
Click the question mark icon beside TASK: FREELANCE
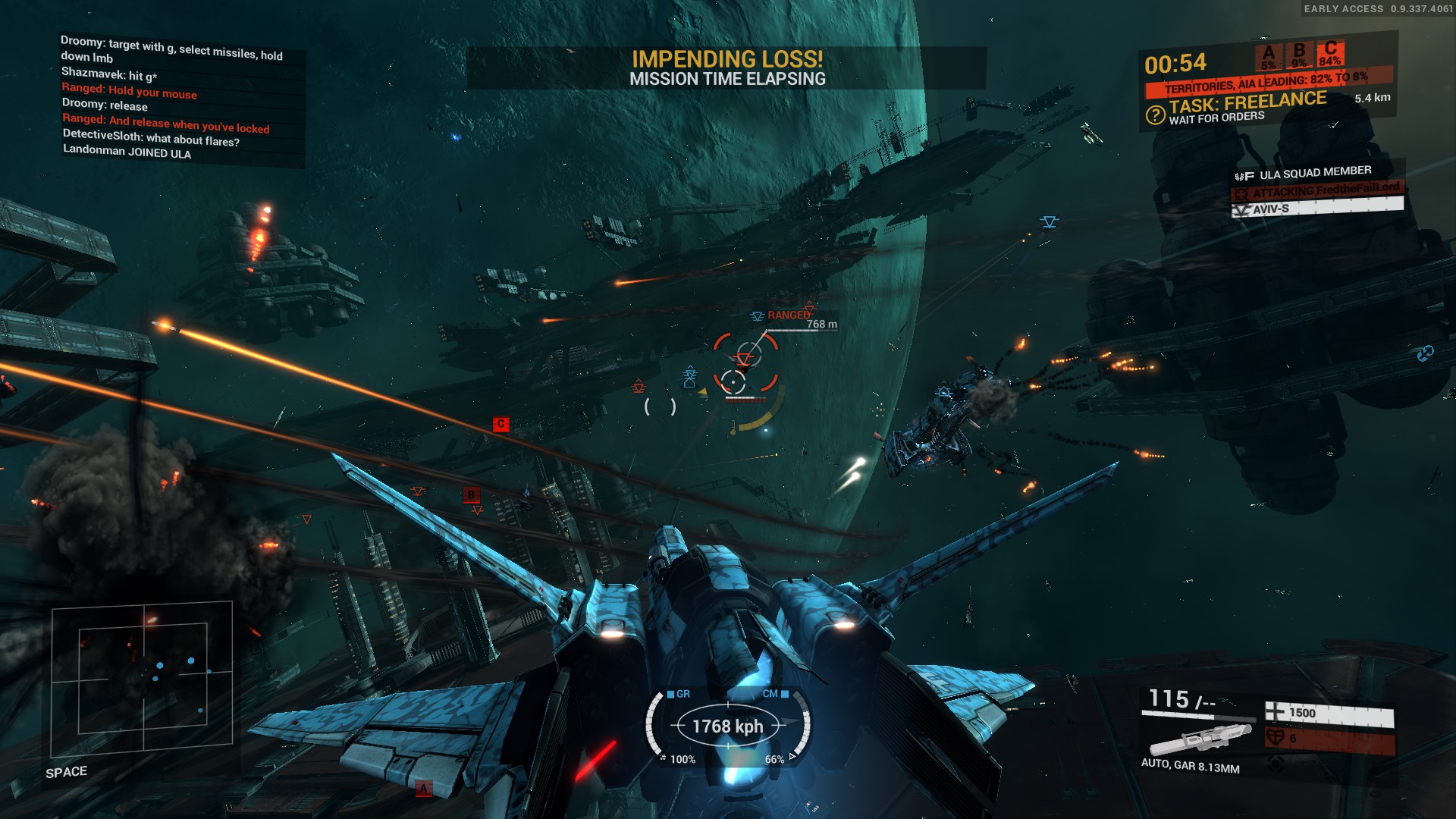[x=1154, y=116]
